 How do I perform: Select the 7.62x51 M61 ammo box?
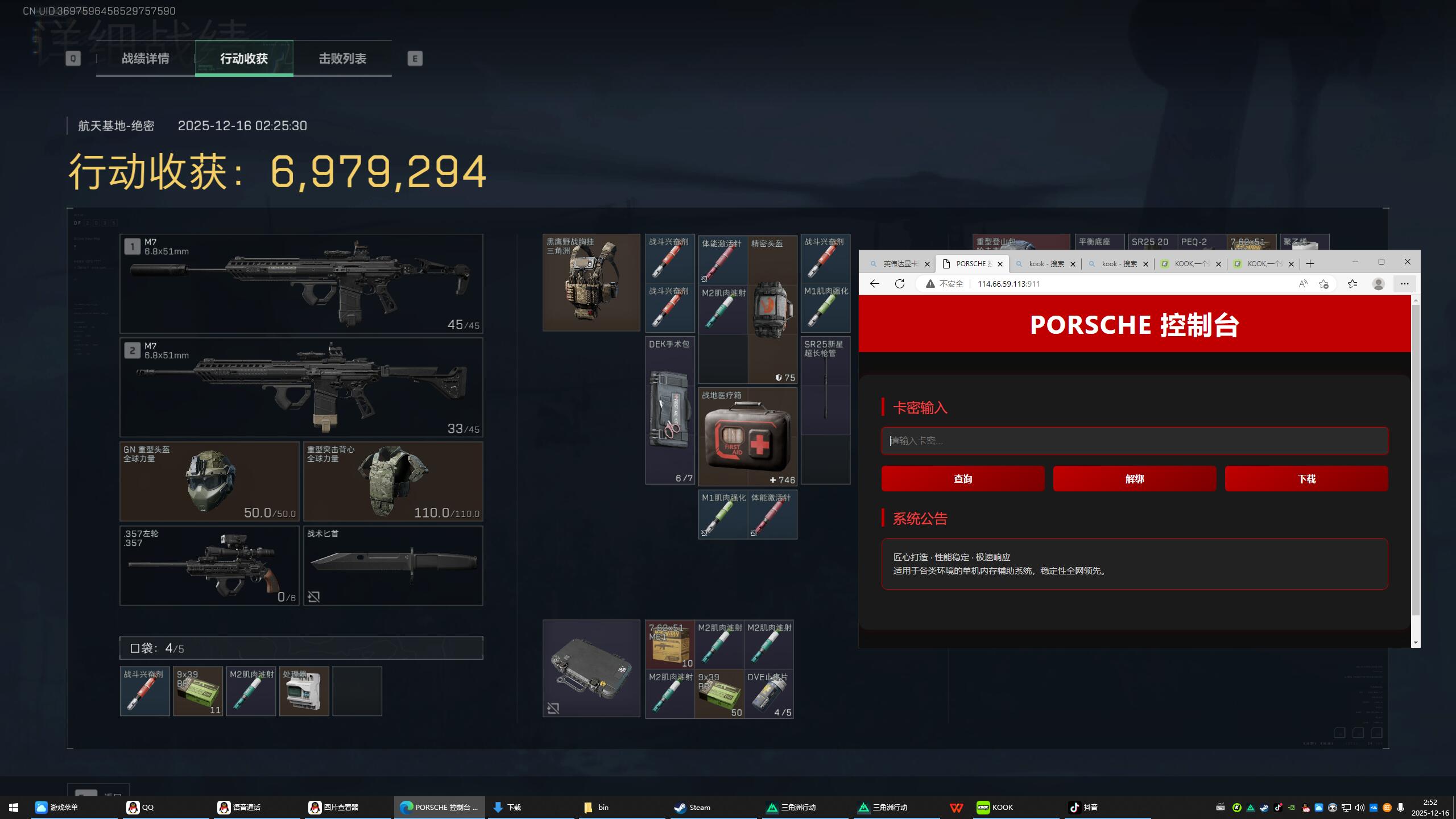670,644
